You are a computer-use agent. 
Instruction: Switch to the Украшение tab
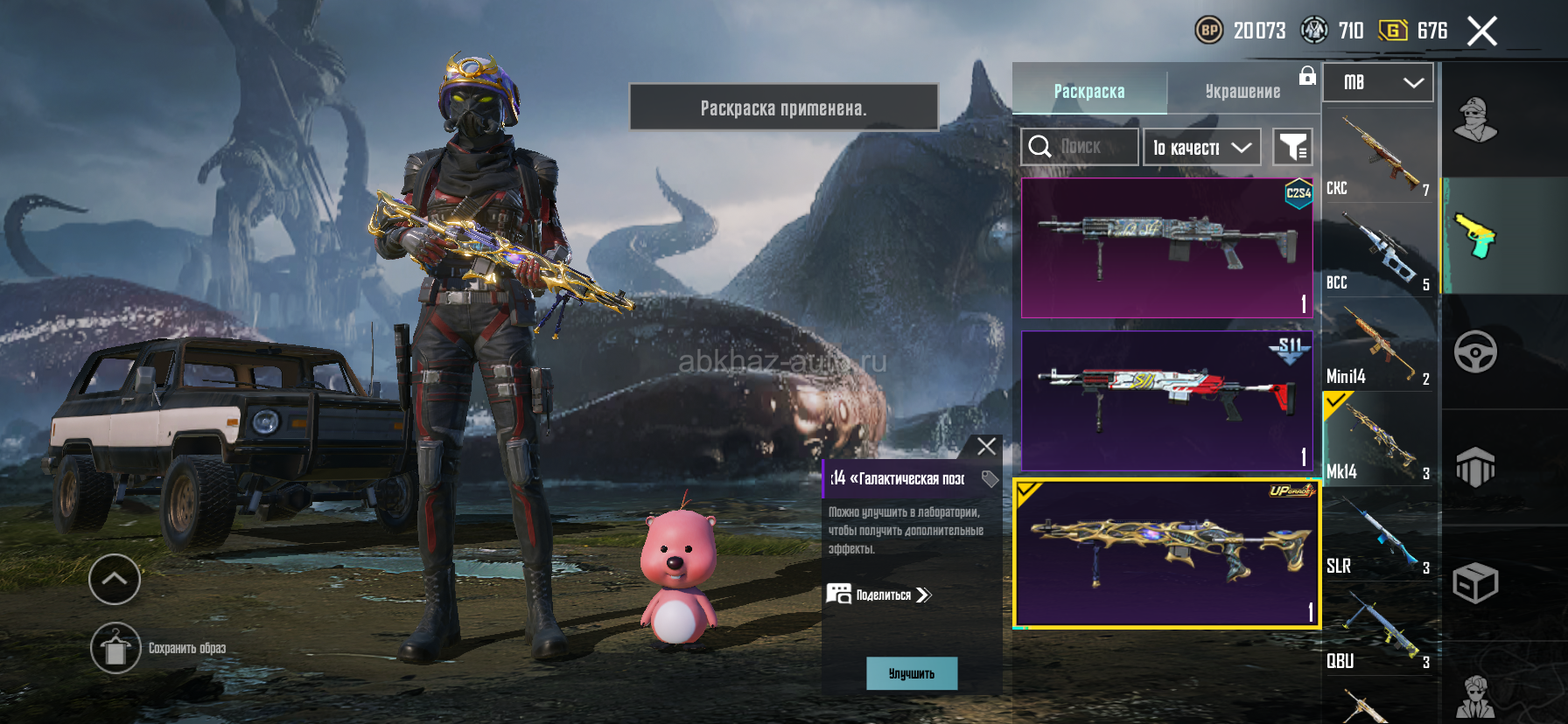[1242, 91]
